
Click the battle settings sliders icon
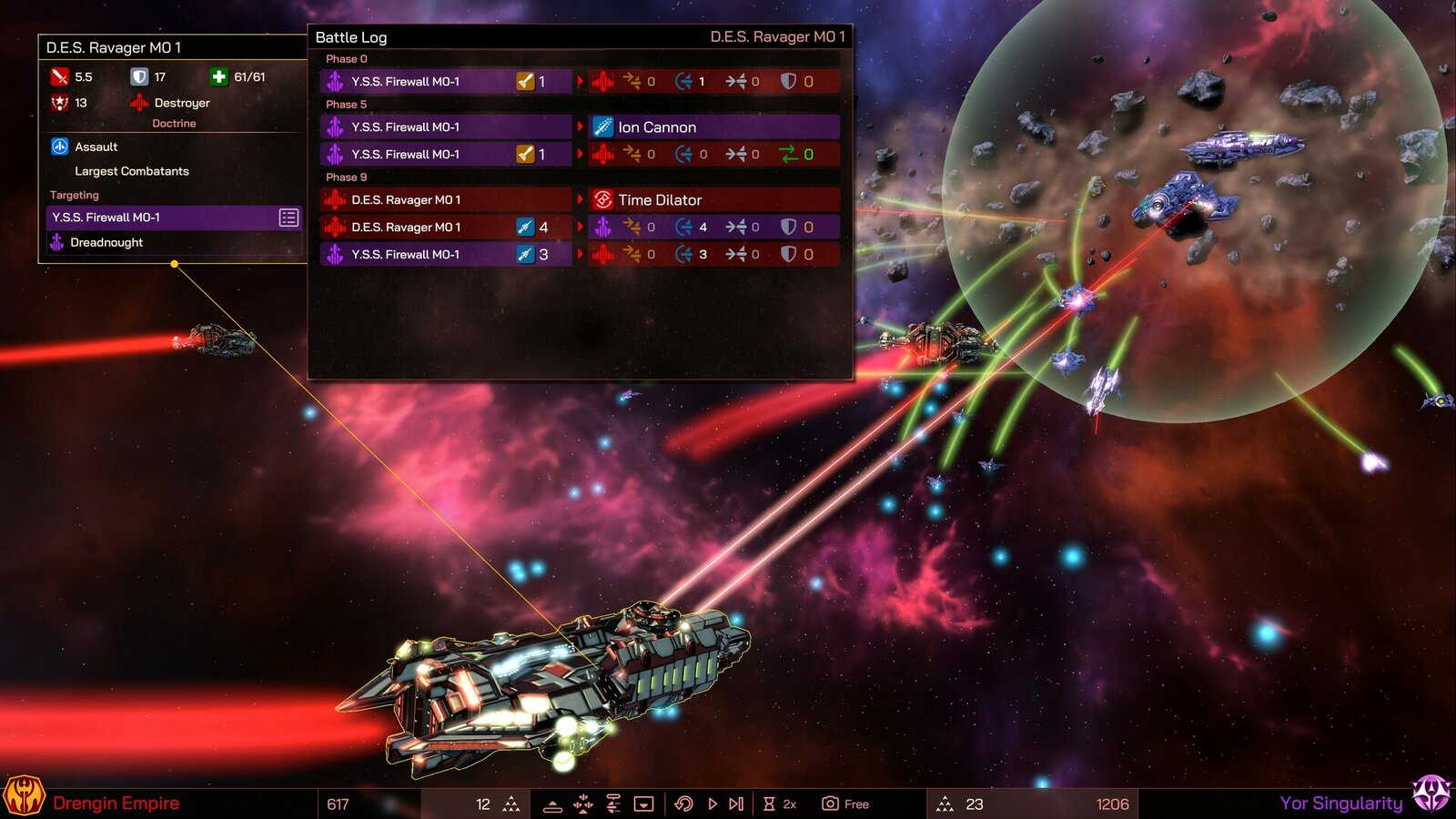pyautogui.click(x=612, y=804)
